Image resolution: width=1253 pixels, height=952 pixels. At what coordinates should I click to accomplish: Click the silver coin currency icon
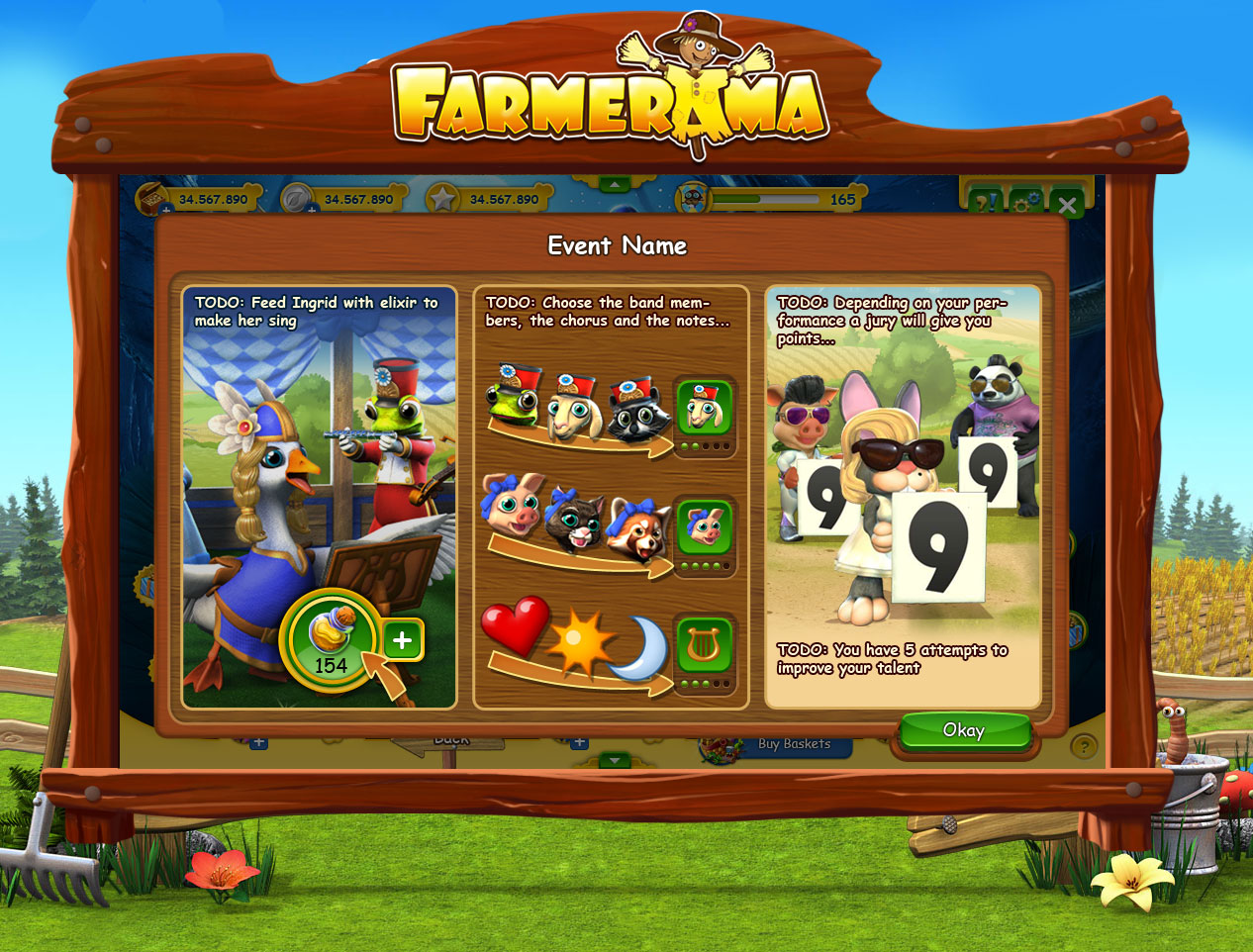coord(297,199)
